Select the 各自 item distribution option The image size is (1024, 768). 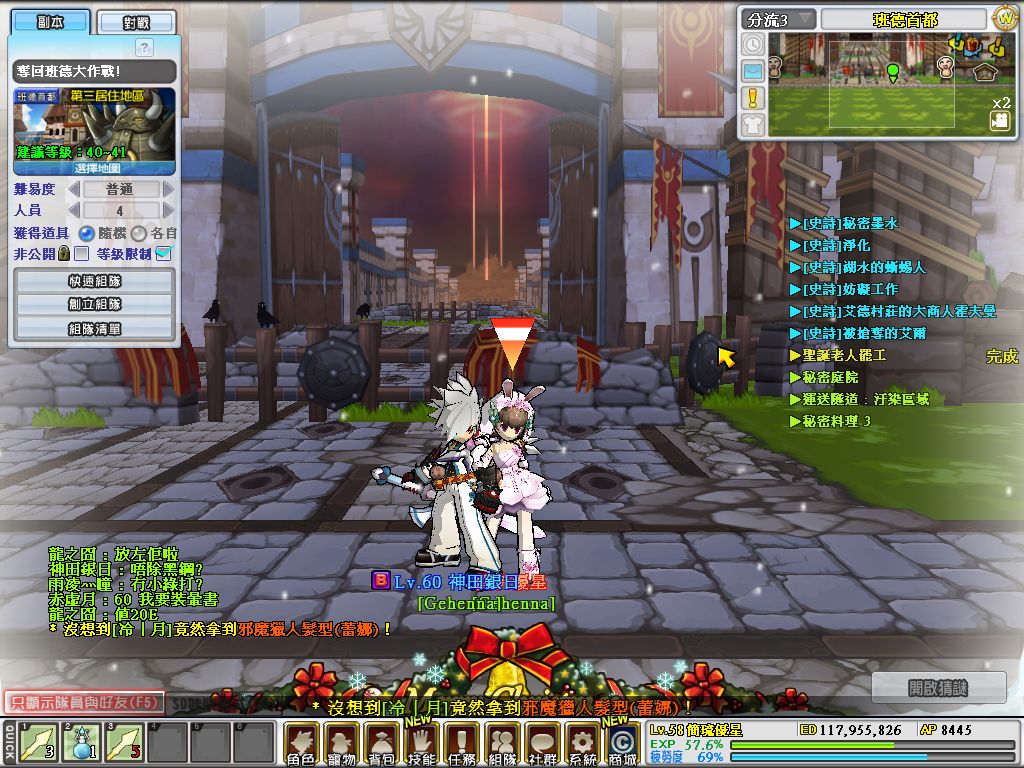coord(140,232)
